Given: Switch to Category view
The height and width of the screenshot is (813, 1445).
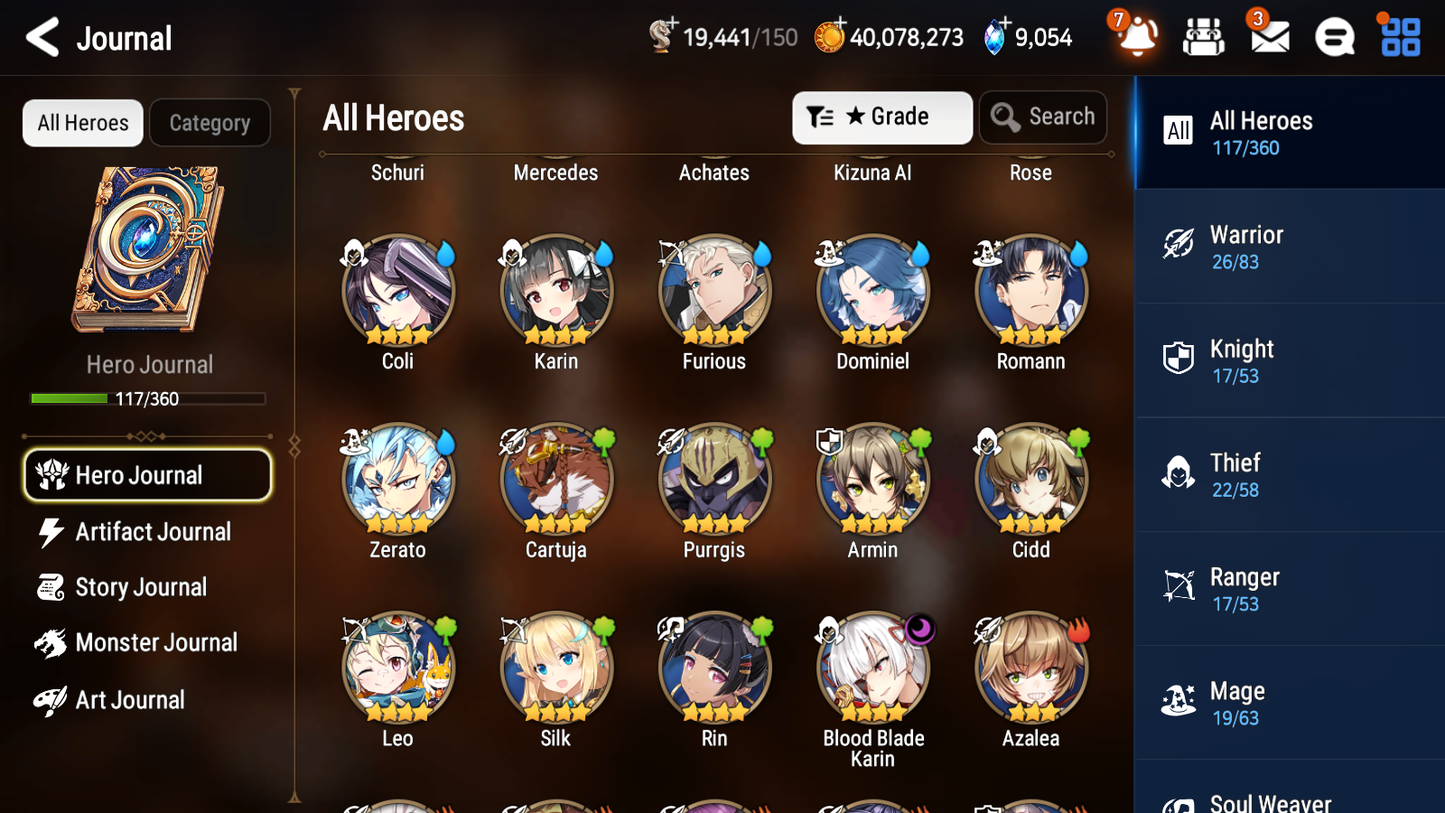Looking at the screenshot, I should pyautogui.click(x=210, y=122).
